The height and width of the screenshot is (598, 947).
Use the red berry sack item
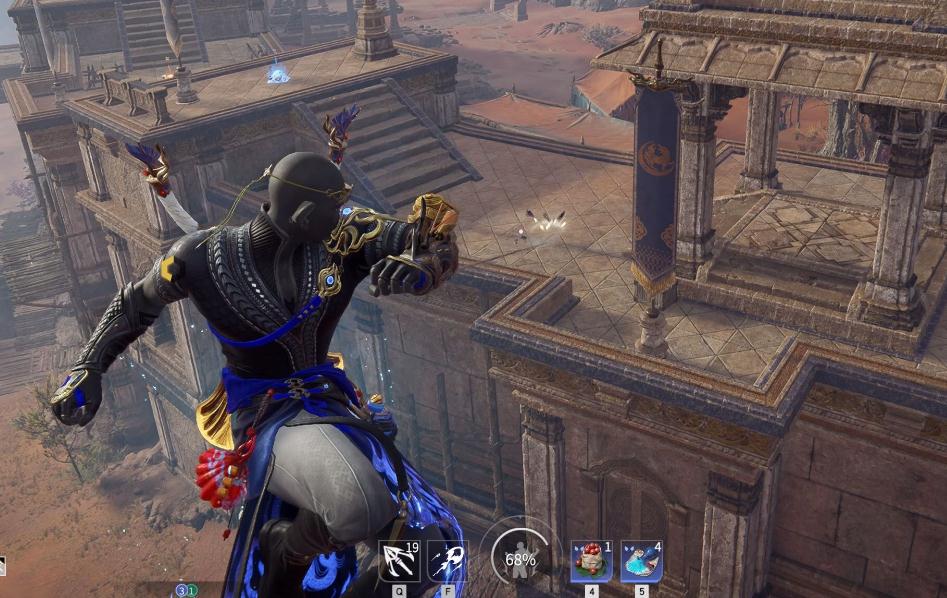pyautogui.click(x=590, y=561)
